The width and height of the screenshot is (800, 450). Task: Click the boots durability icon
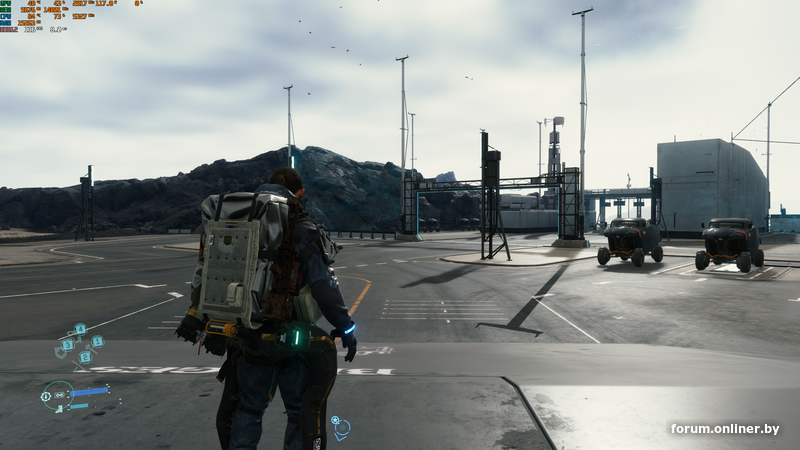pyautogui.click(x=59, y=408)
